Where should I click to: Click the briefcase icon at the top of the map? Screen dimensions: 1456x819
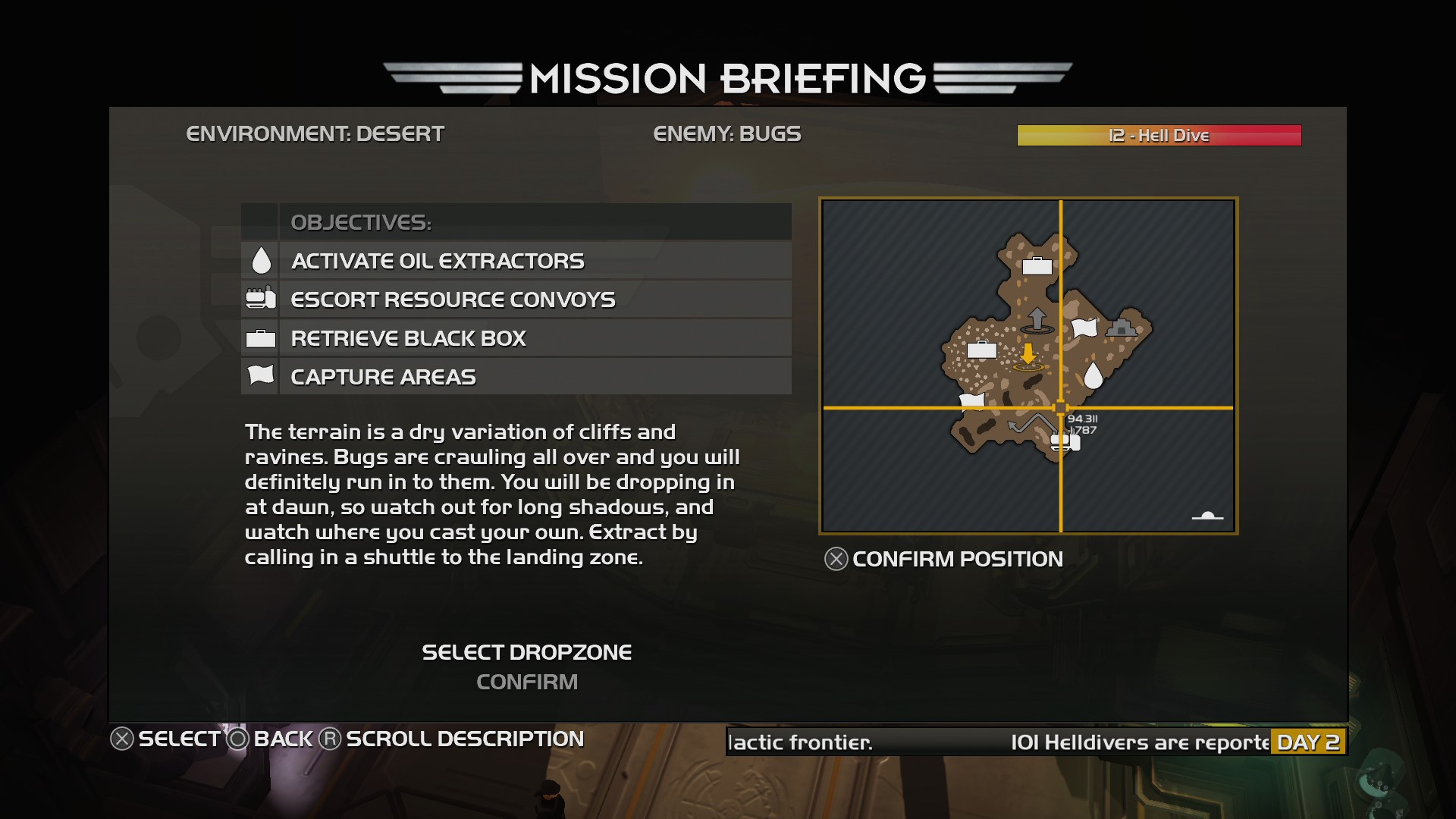(x=1038, y=265)
